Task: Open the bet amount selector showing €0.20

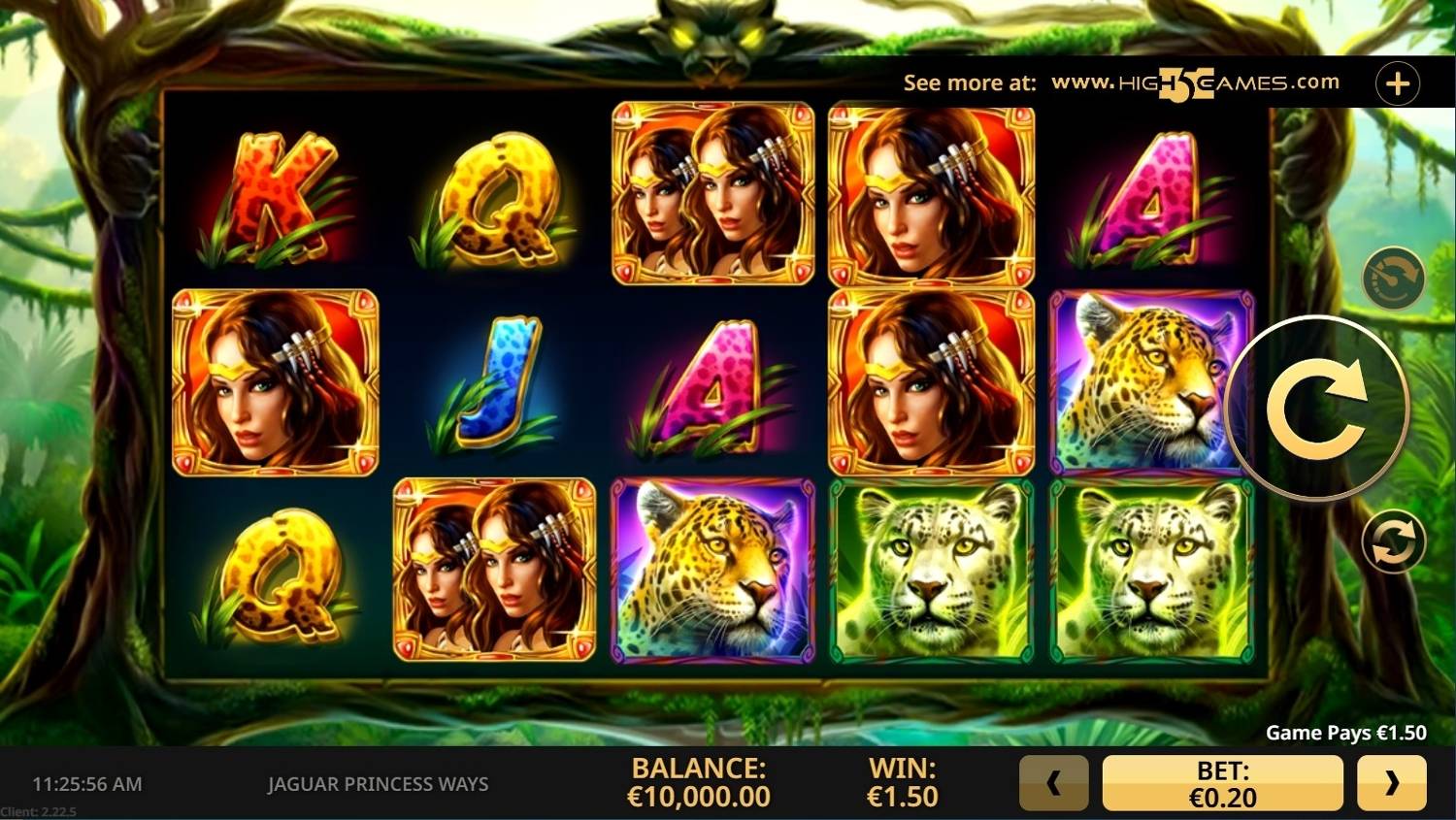Action: tap(1222, 783)
